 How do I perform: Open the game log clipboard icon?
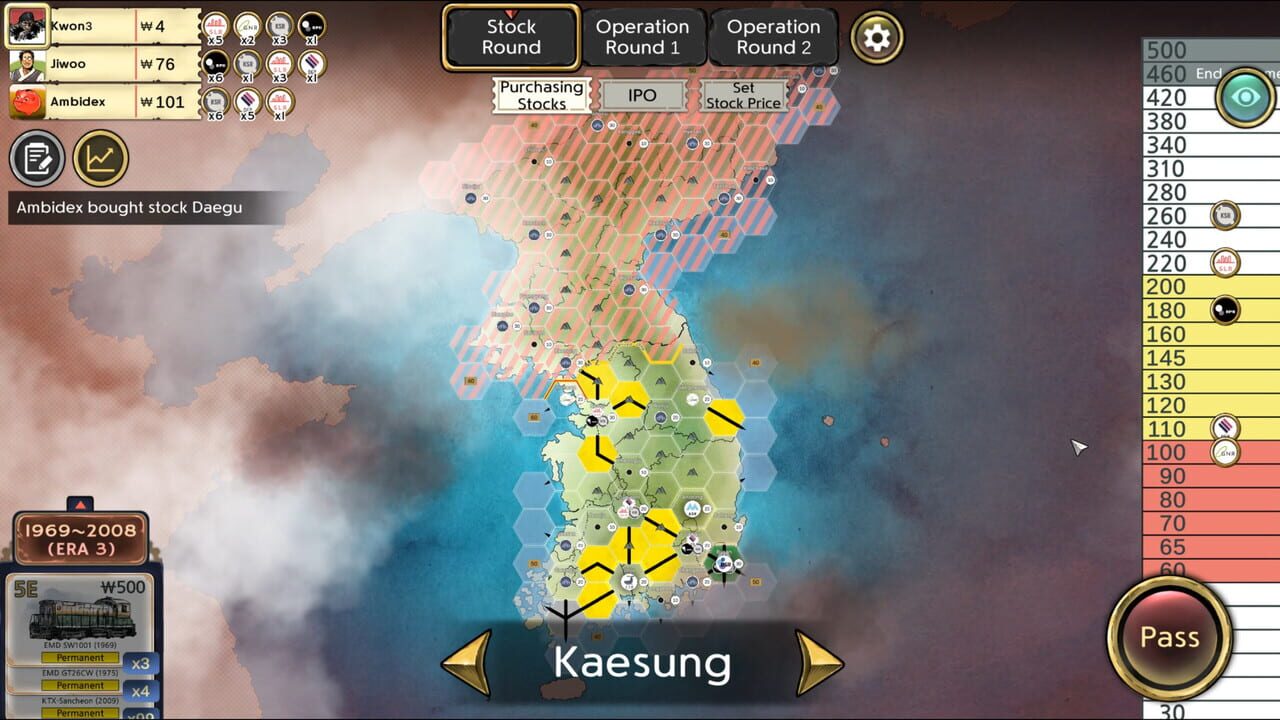(38, 158)
